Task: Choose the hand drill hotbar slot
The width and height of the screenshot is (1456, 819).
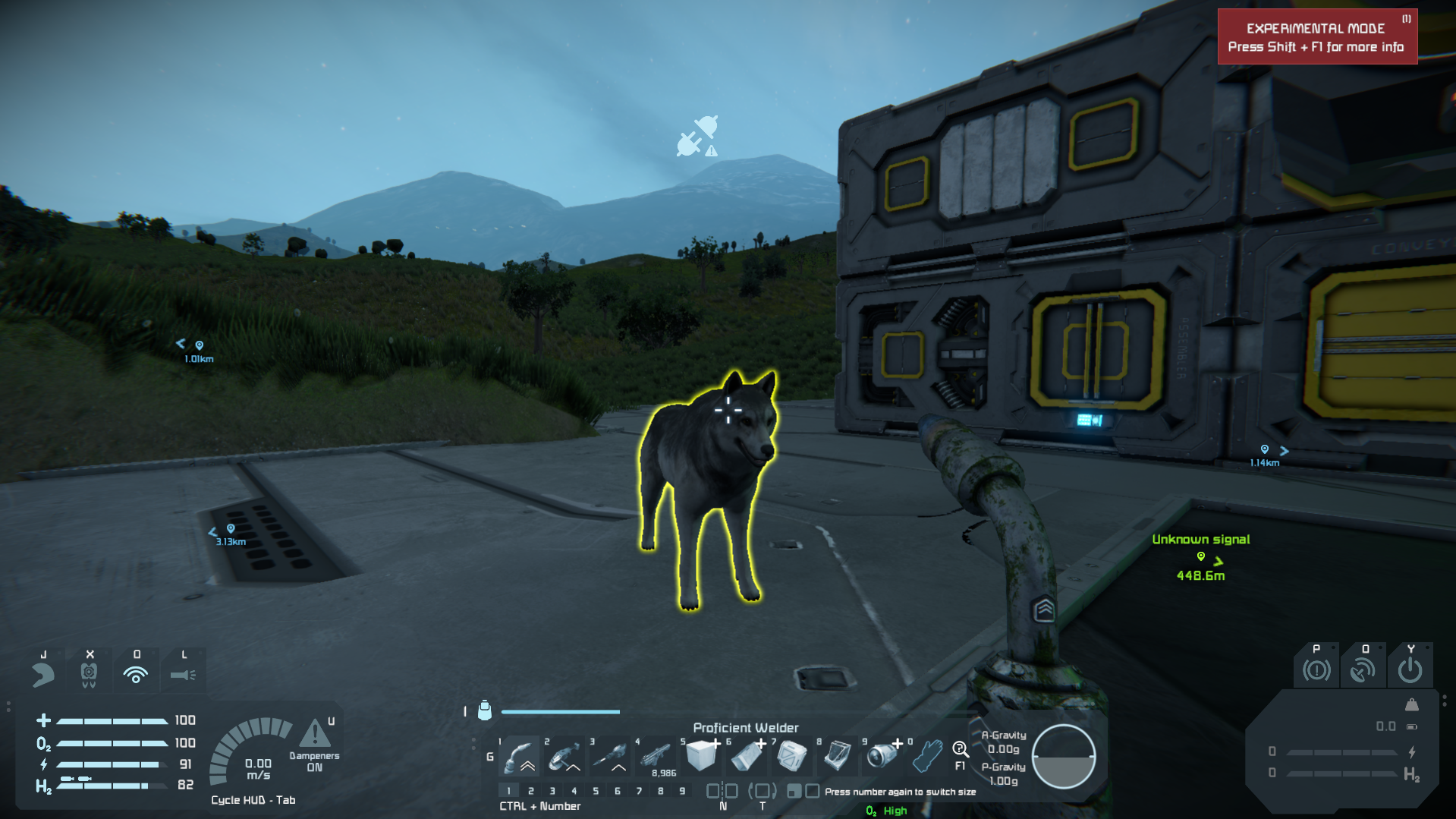Action: [x=610, y=756]
